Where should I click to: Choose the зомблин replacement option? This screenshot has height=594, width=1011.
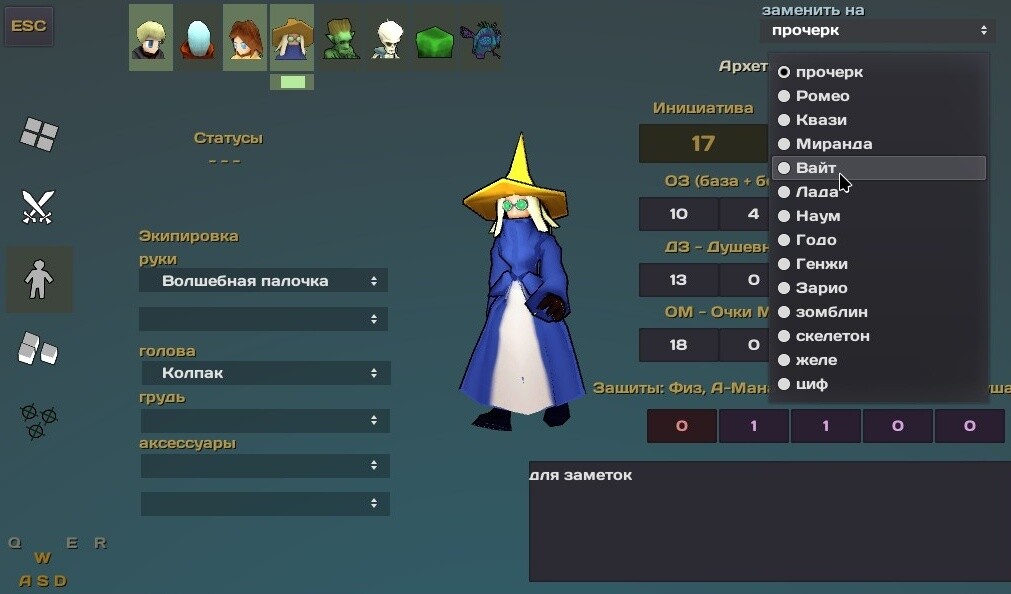click(x=831, y=312)
